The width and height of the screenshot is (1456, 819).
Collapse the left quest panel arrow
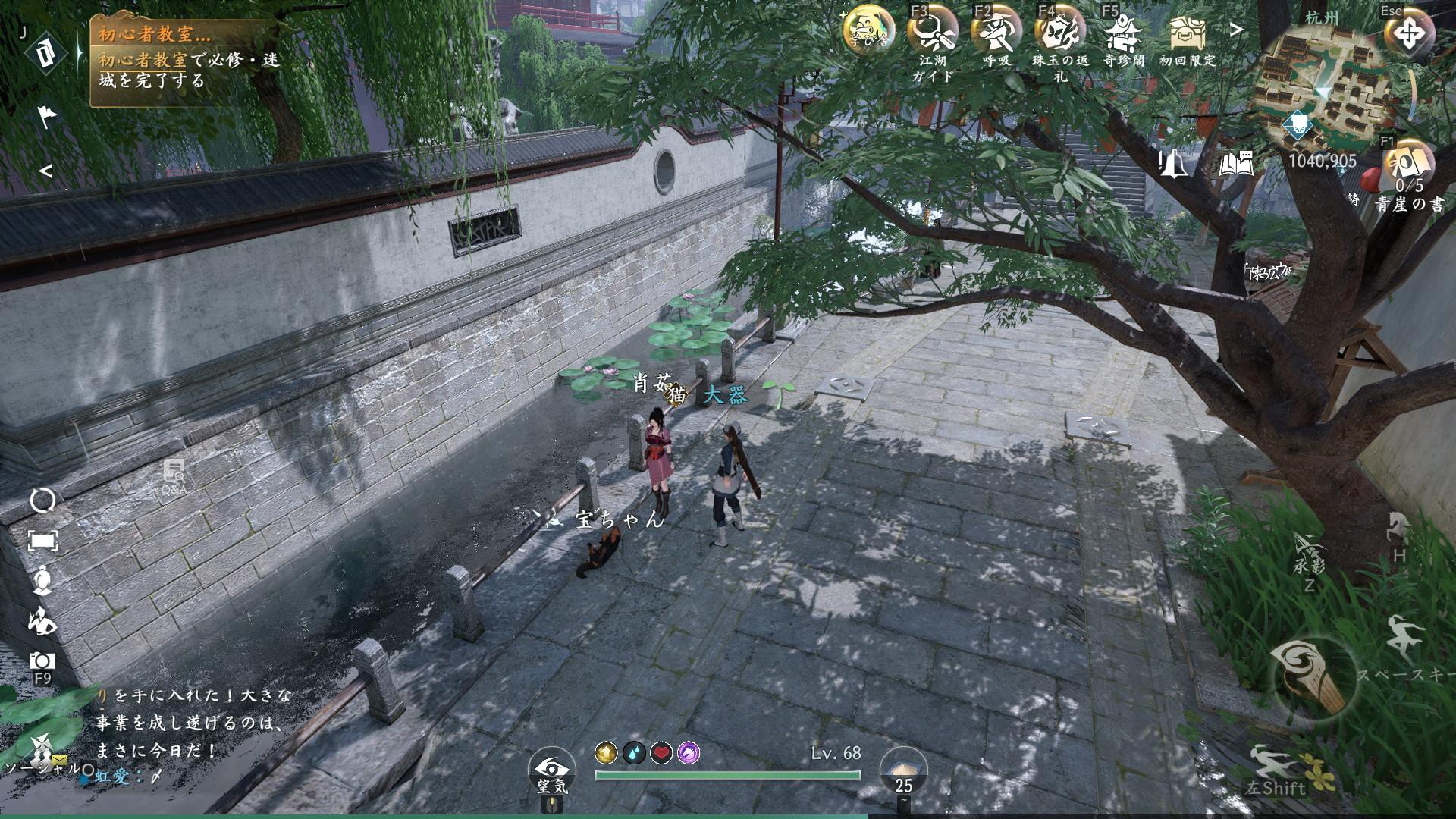tap(45, 171)
